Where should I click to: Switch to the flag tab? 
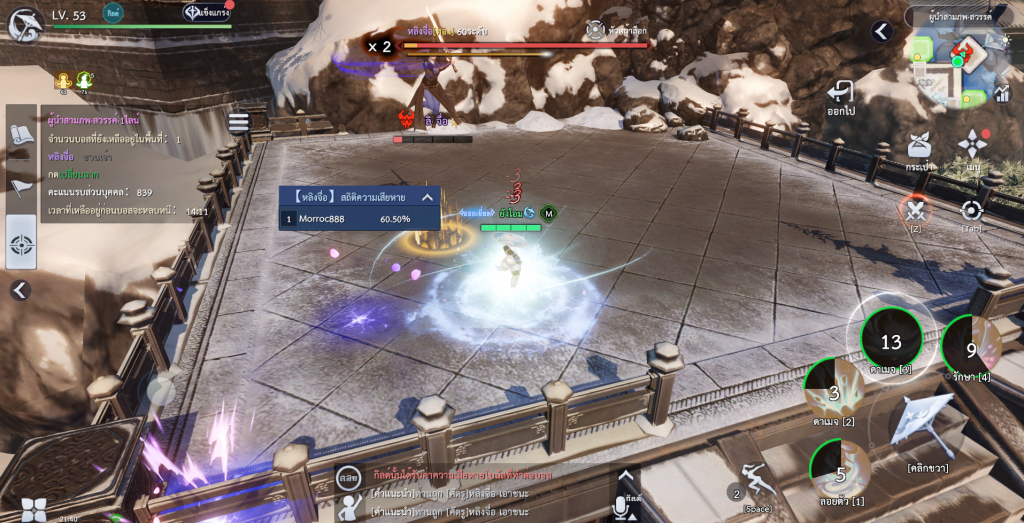coord(21,187)
